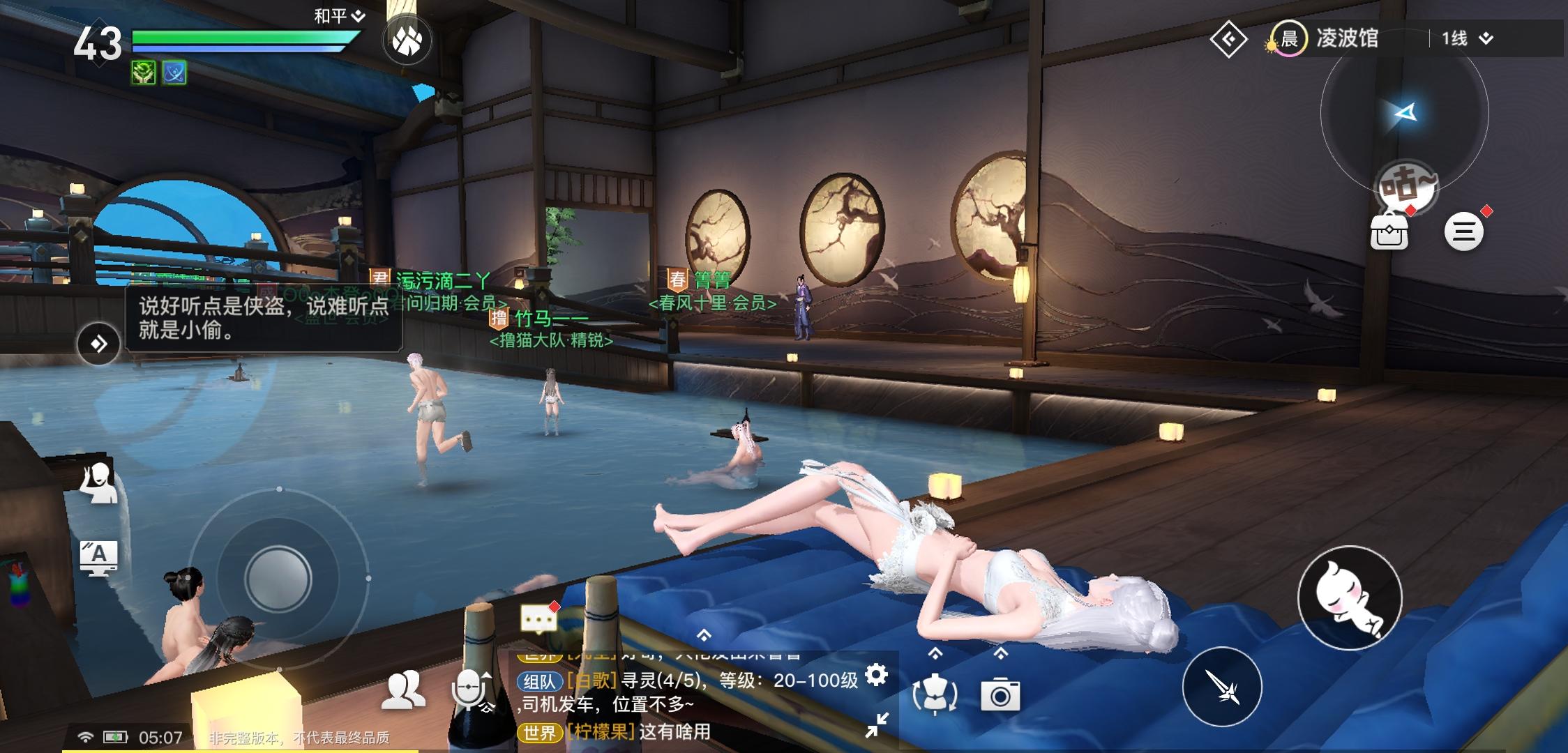
Task: Open the lotus emblem icon at top center
Action: coord(407,40)
